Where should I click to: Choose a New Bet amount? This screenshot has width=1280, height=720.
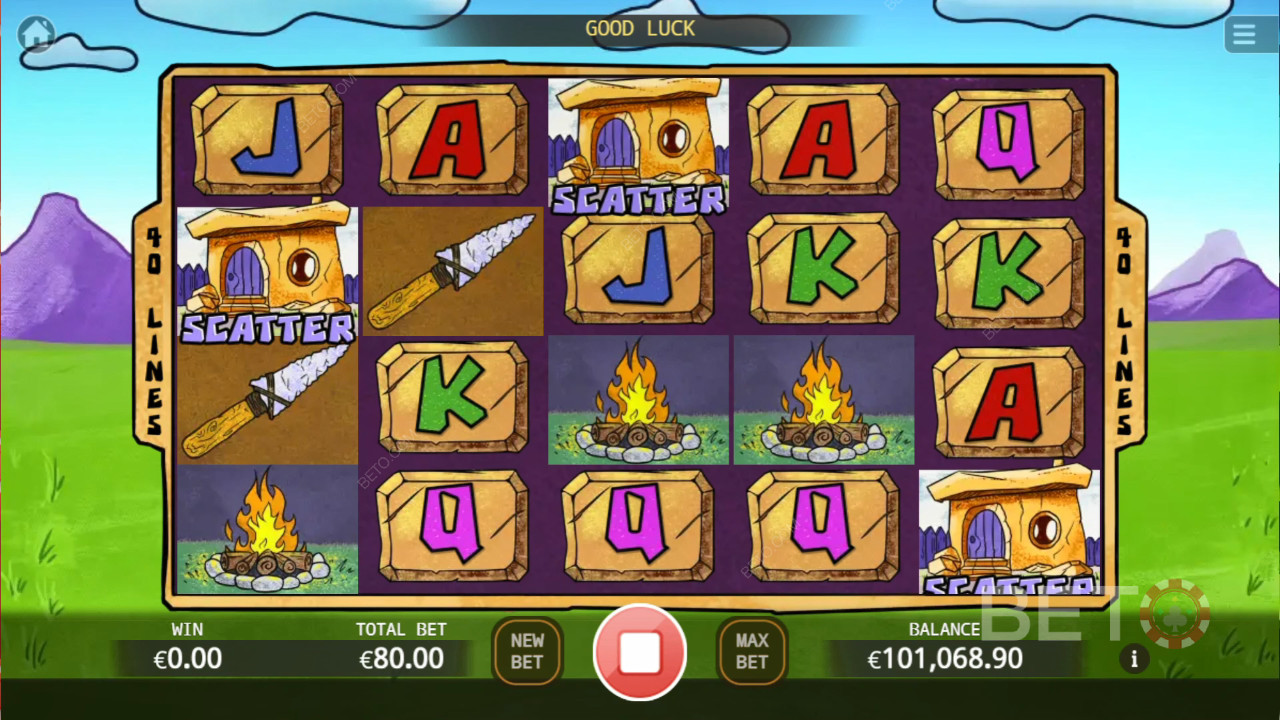(x=527, y=651)
